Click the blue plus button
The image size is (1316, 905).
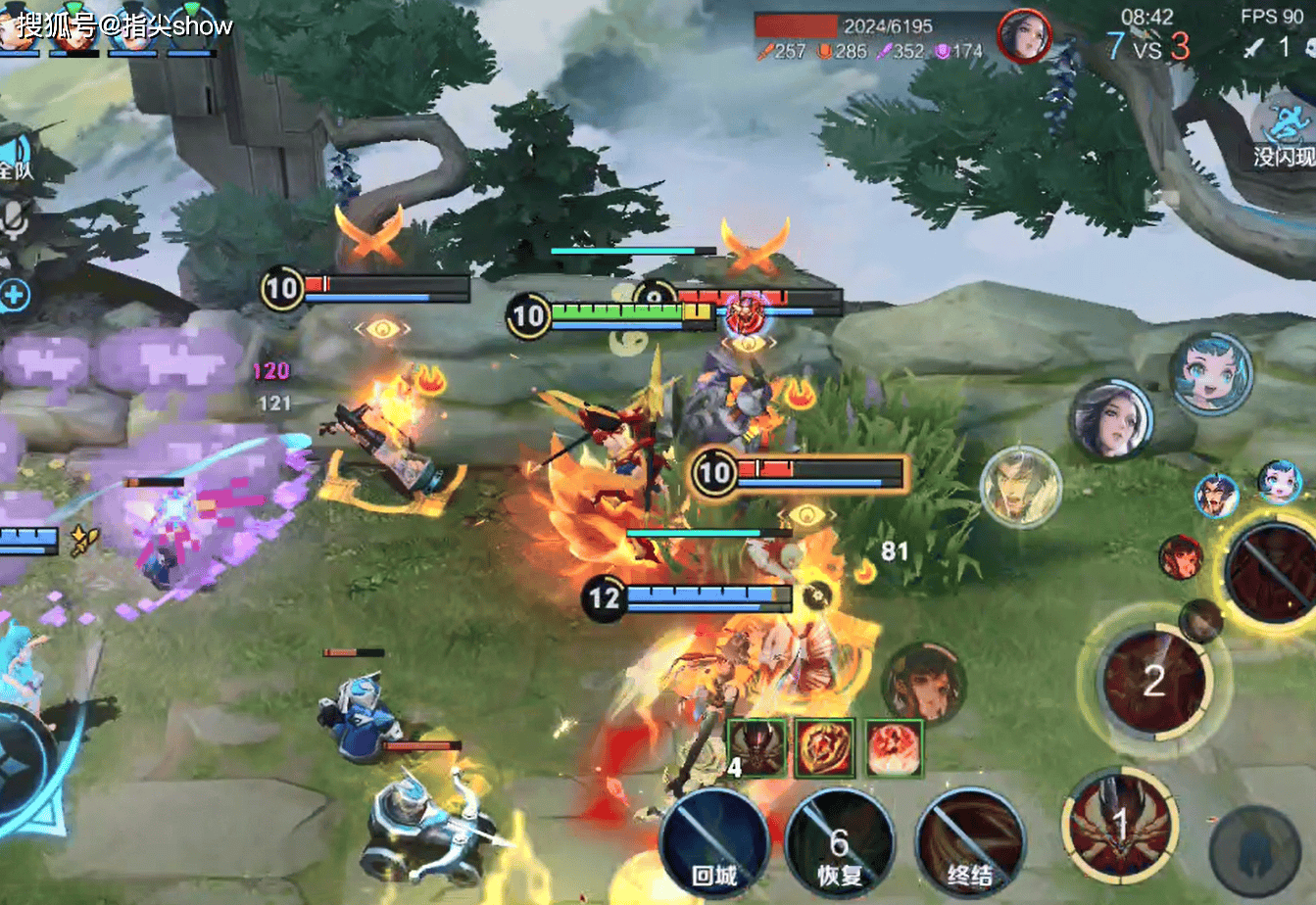click(x=14, y=295)
